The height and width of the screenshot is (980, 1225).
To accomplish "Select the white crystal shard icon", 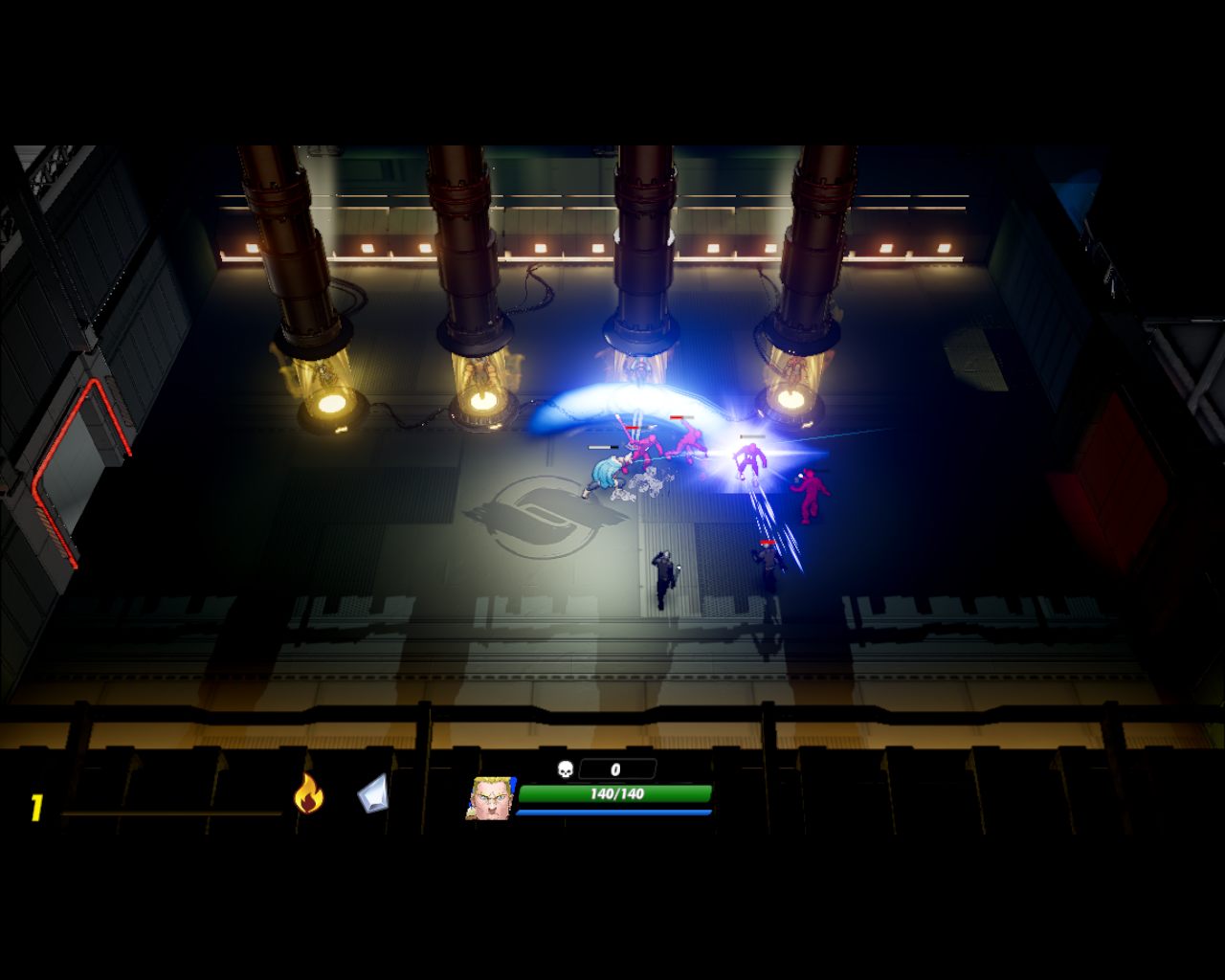I will pyautogui.click(x=373, y=794).
